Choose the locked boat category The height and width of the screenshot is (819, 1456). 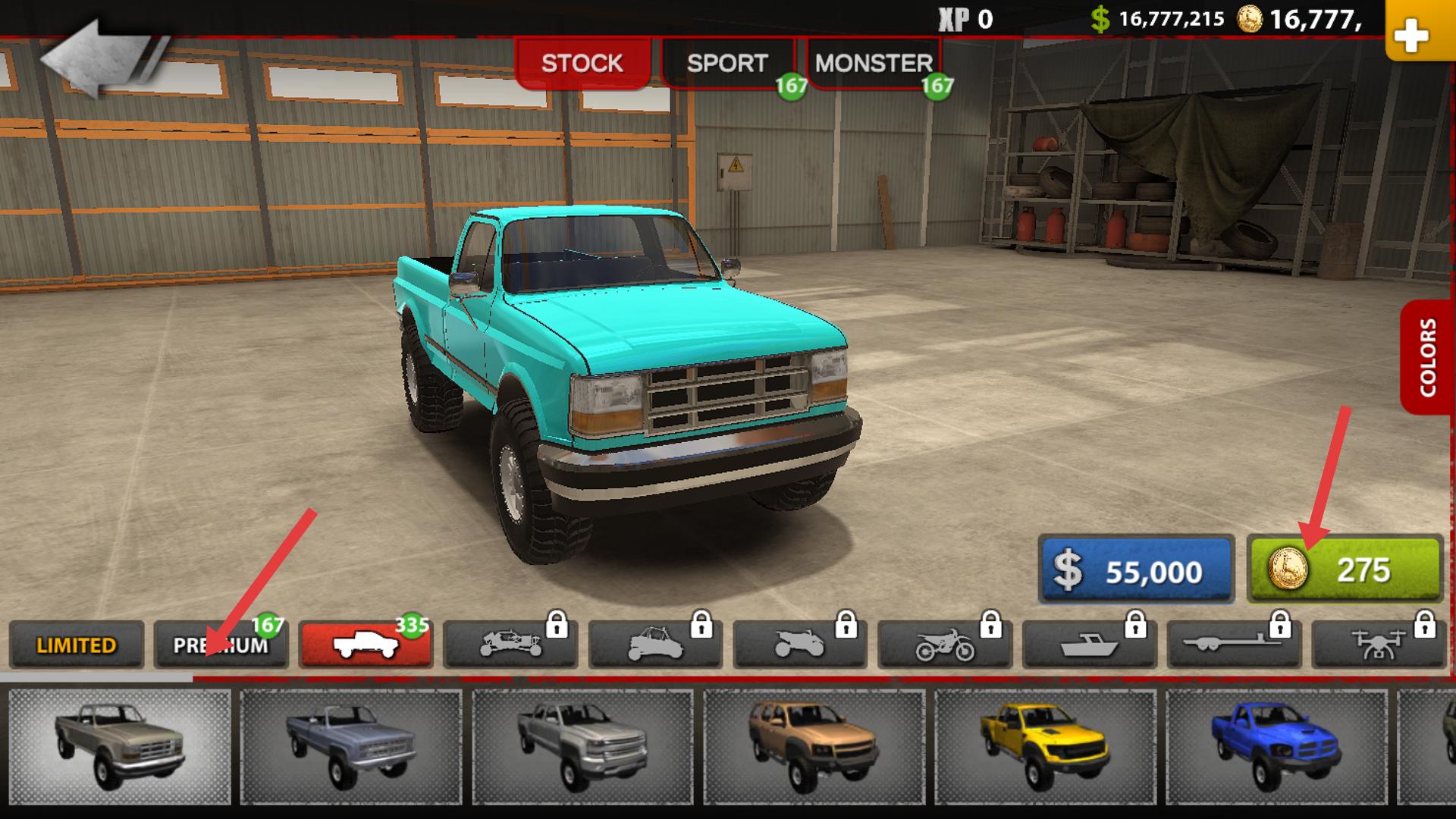(x=1090, y=645)
